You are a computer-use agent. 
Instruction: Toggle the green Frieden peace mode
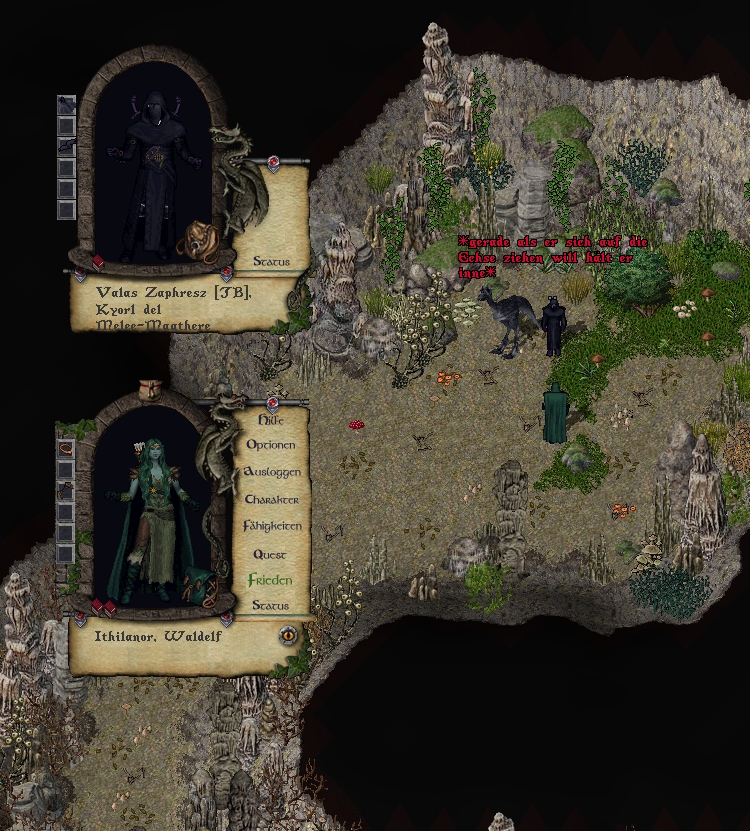click(270, 580)
